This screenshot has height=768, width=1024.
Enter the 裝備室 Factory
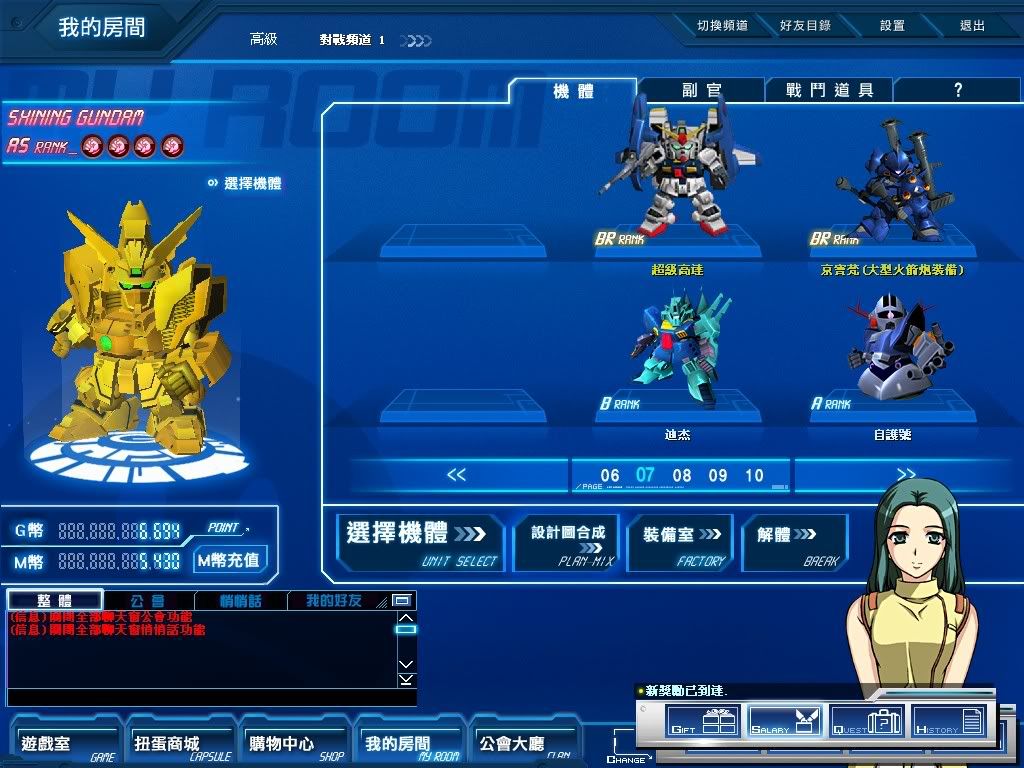click(682, 543)
